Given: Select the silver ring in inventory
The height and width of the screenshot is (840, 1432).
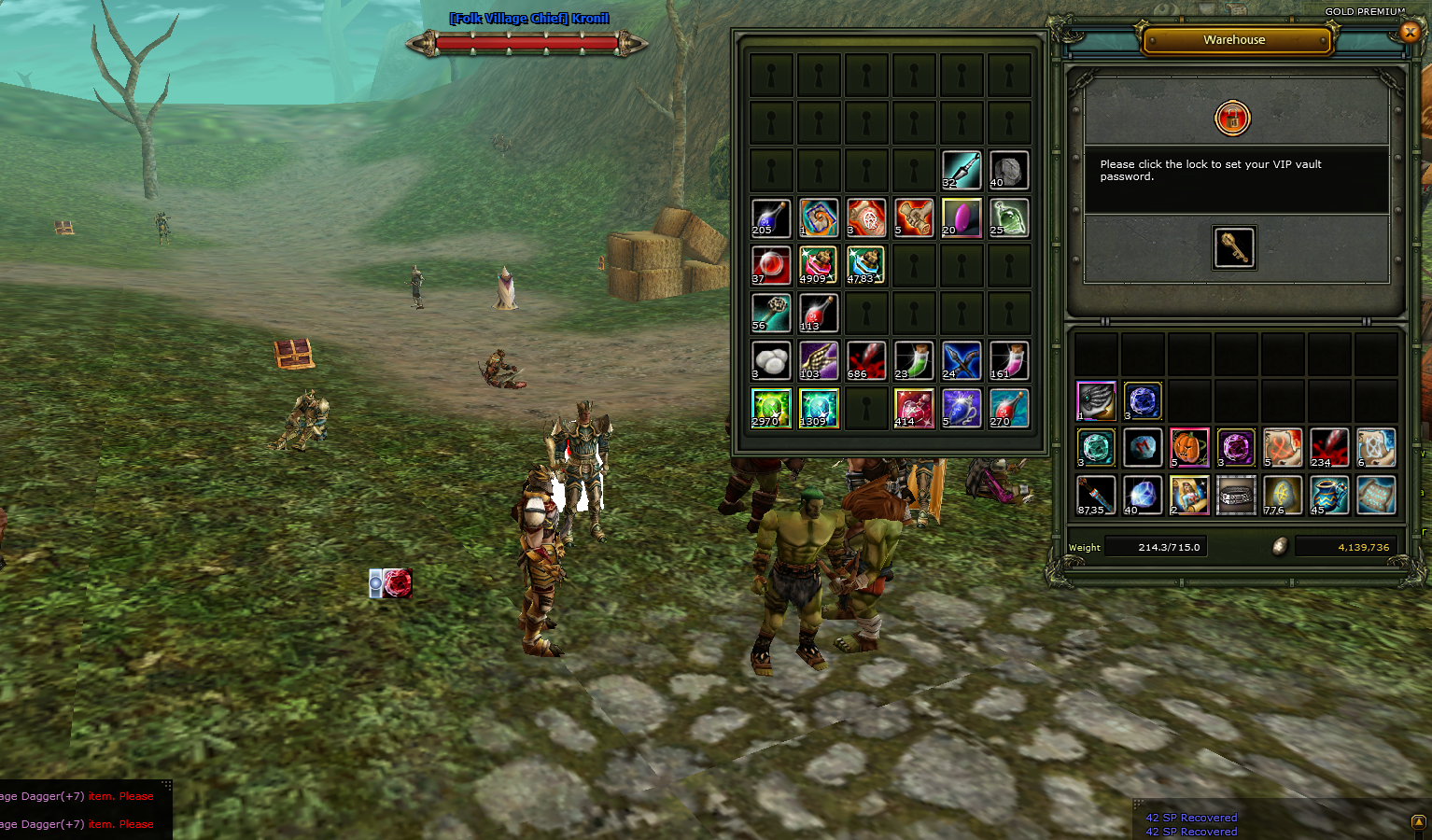Looking at the screenshot, I should [x=1236, y=496].
